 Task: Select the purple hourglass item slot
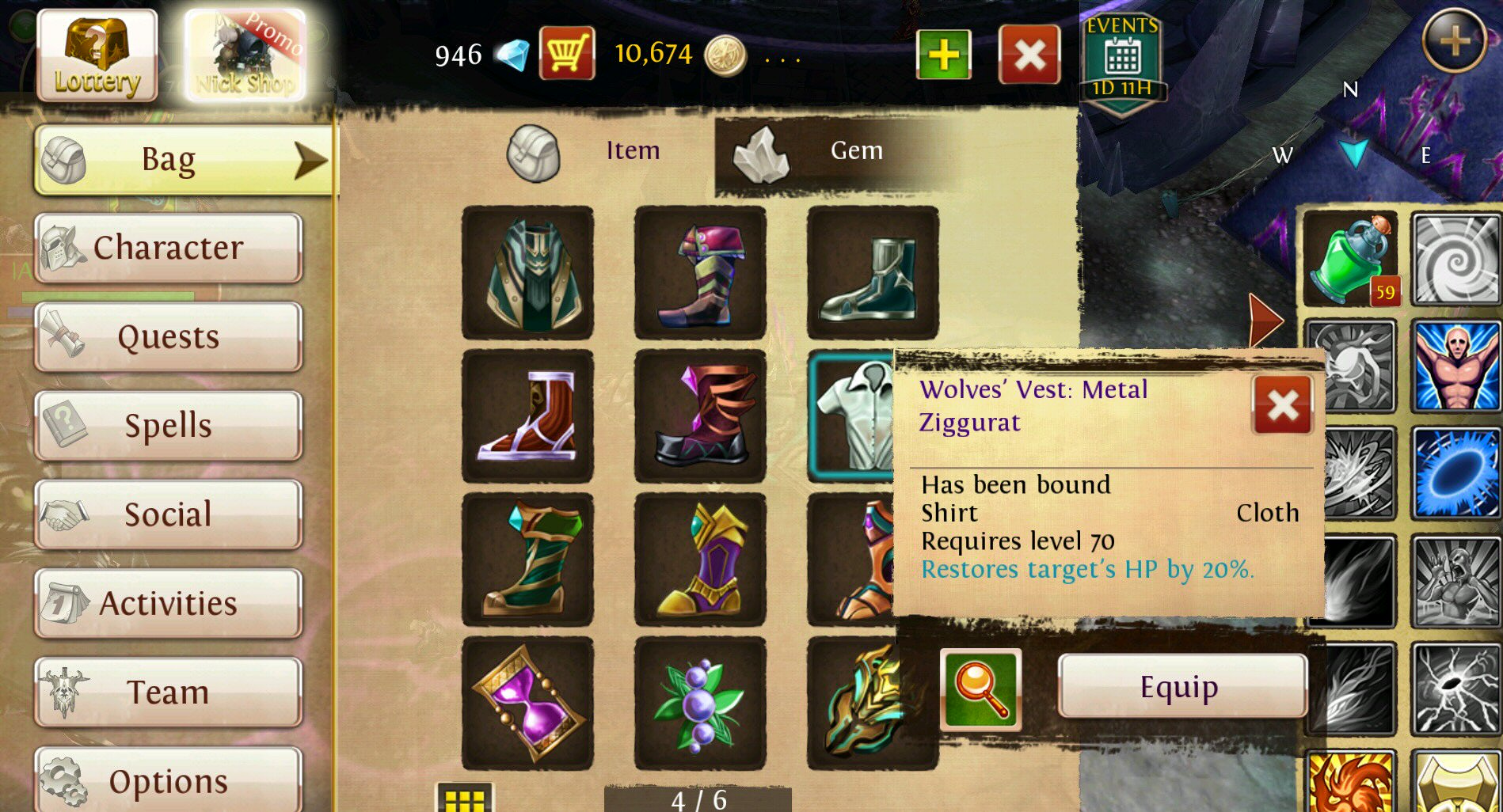click(527, 703)
